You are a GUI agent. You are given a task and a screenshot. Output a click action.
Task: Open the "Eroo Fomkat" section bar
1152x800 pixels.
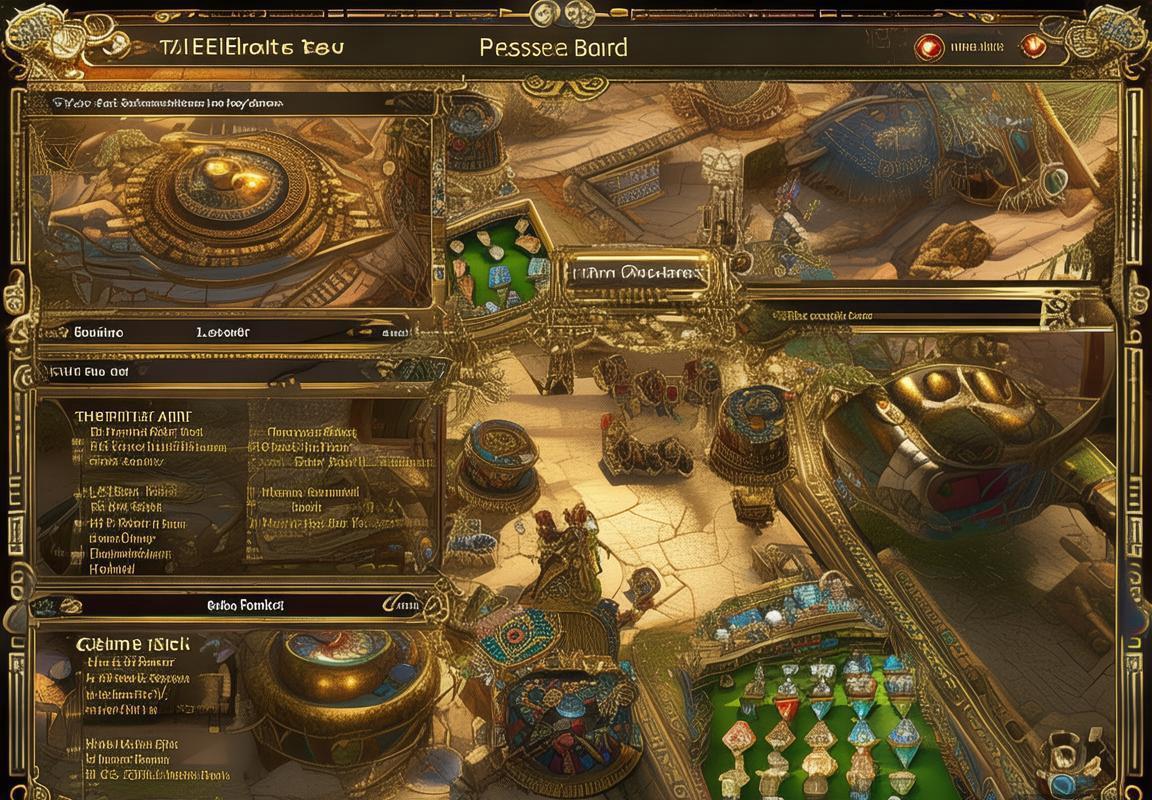245,605
